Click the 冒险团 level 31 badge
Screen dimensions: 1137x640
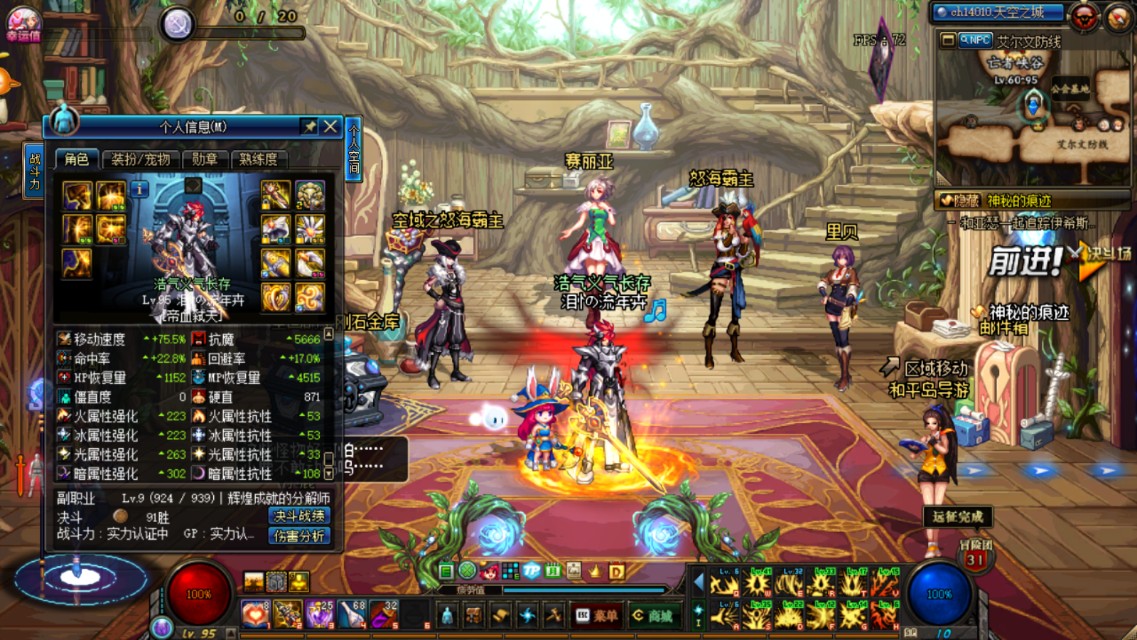[976, 558]
